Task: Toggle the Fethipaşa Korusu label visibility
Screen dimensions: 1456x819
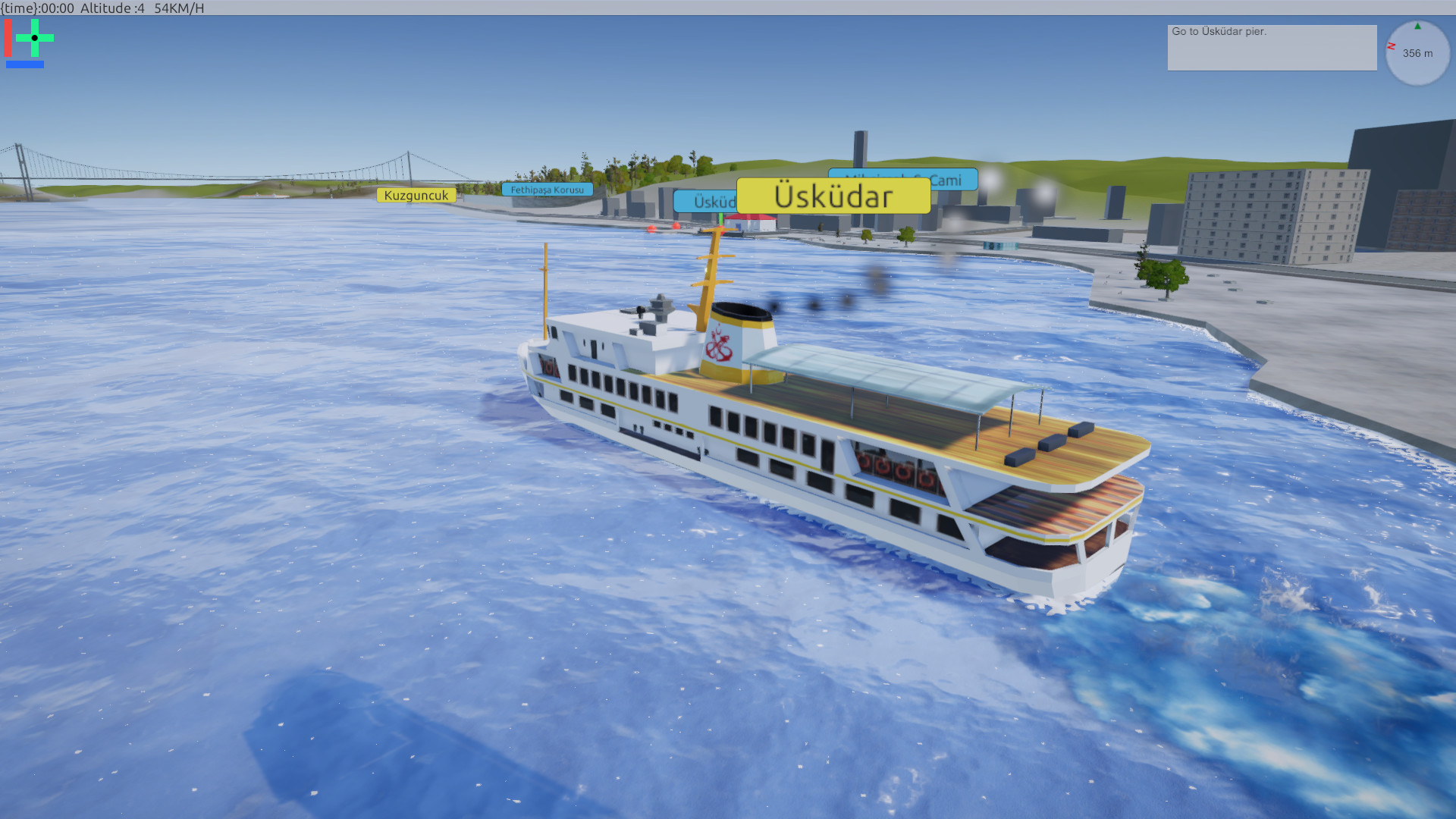Action: 548,190
